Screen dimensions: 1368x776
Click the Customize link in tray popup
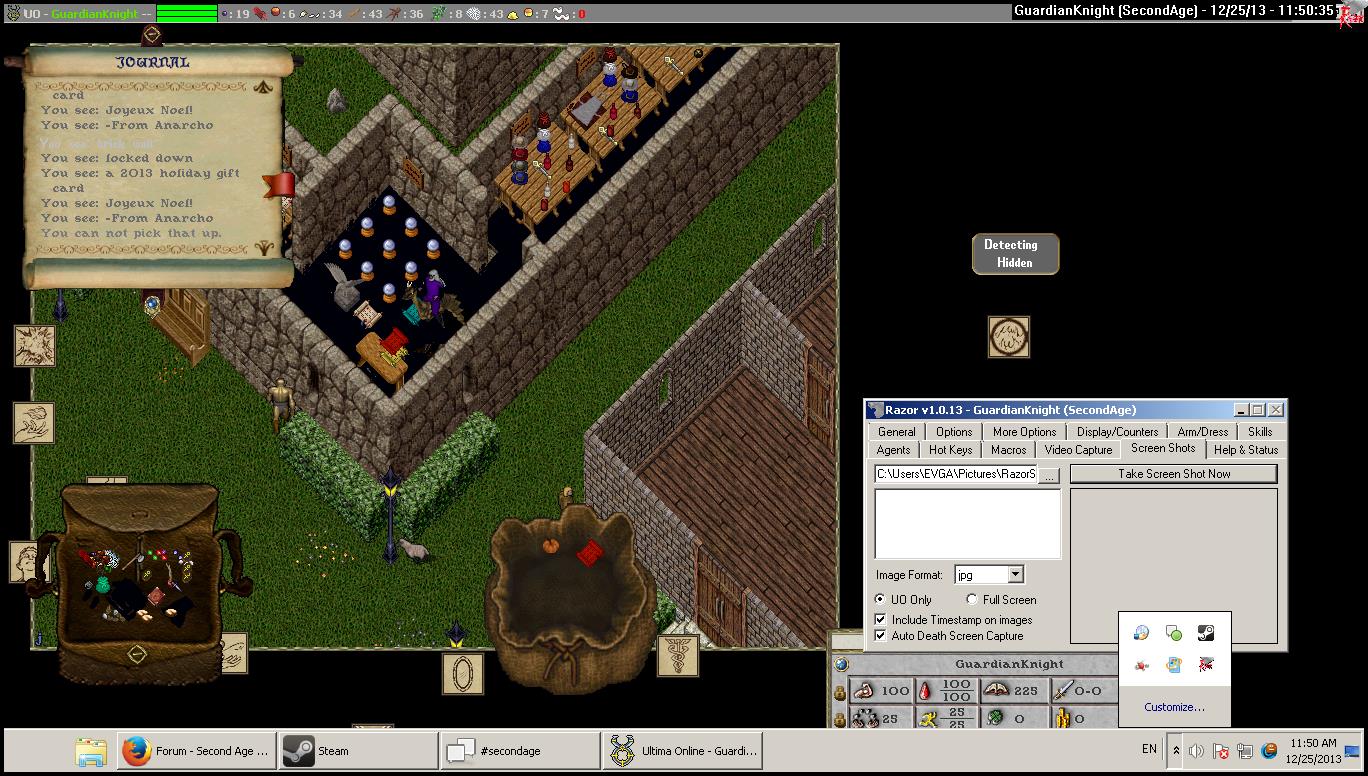click(1174, 707)
